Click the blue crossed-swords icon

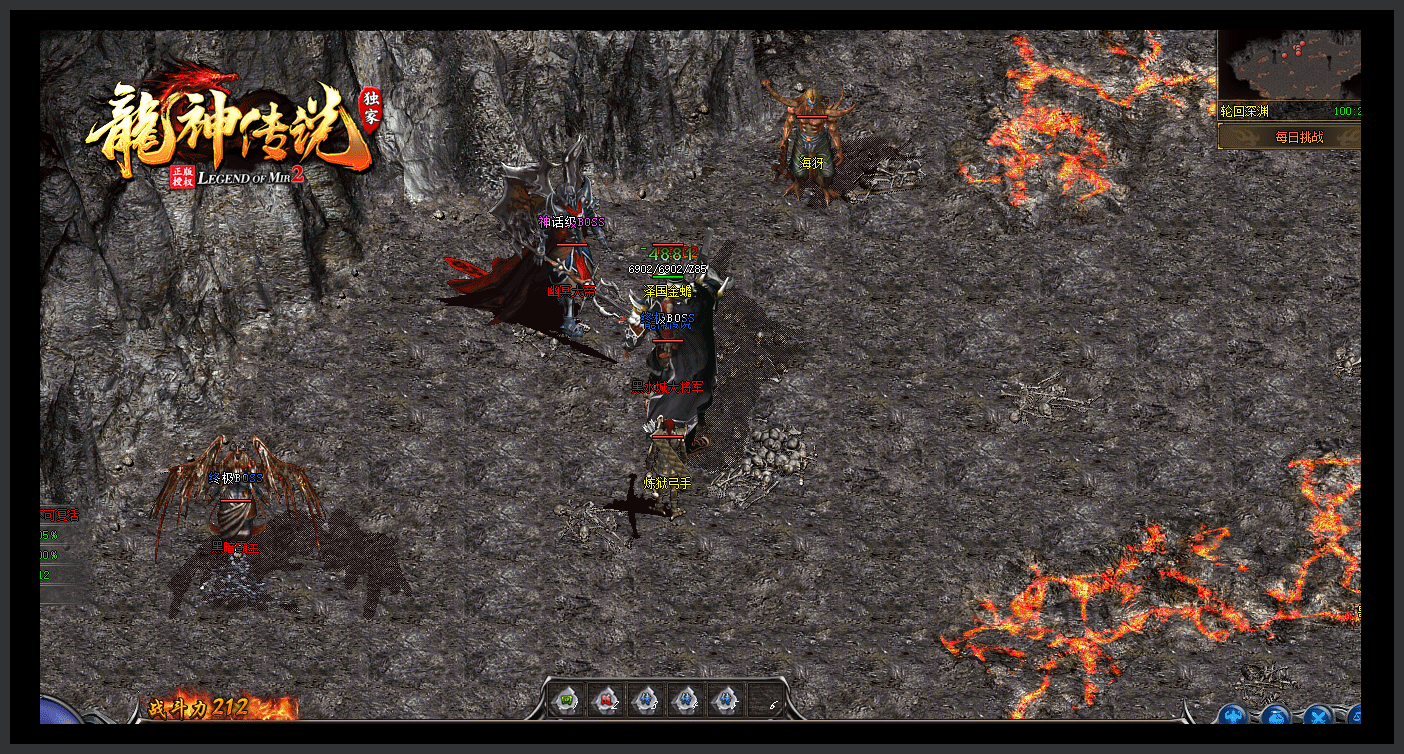1318,716
